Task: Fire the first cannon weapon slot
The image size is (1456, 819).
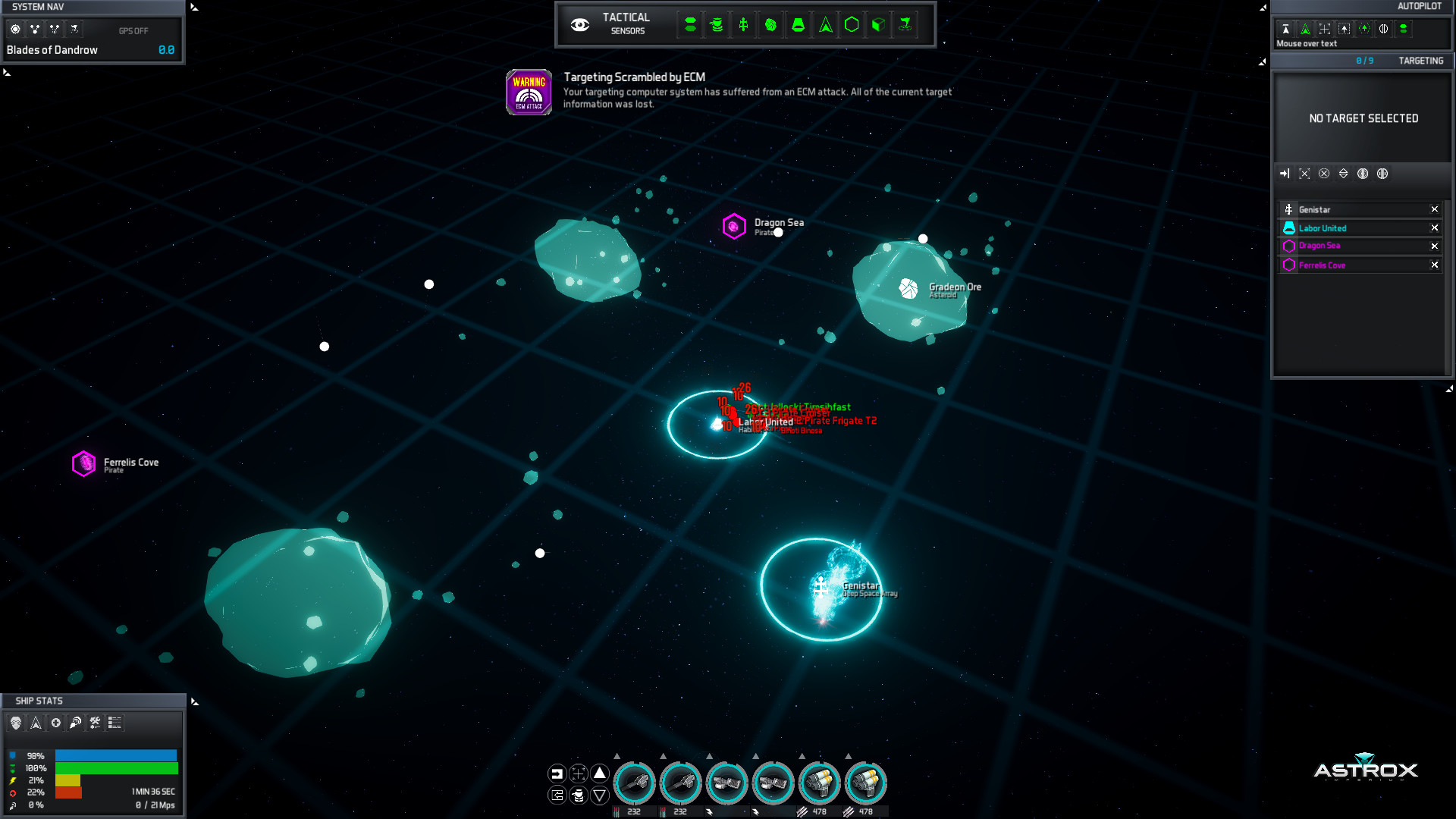Action: (634, 783)
